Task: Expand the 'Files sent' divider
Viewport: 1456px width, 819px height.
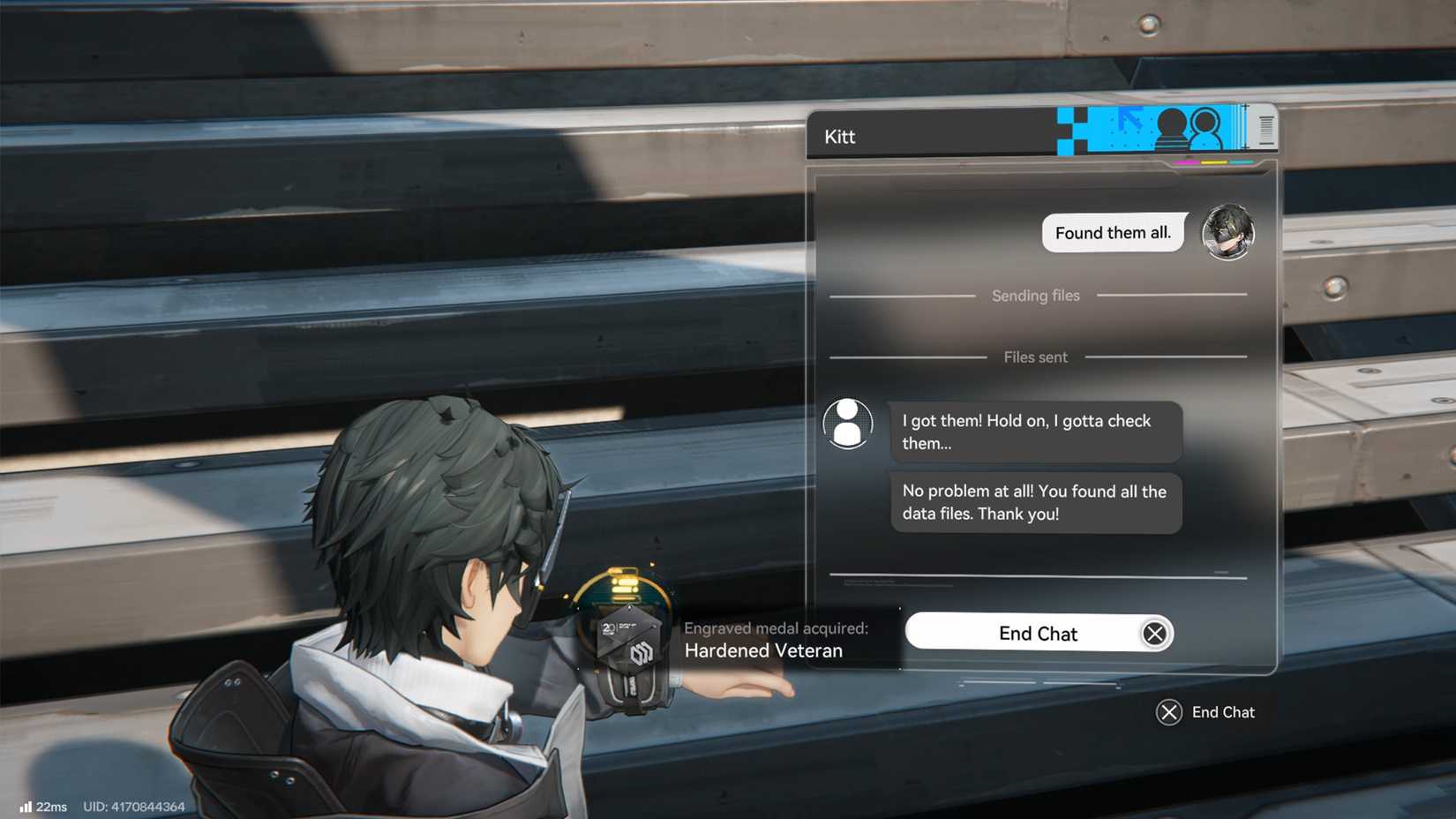Action: pyautogui.click(x=1035, y=357)
